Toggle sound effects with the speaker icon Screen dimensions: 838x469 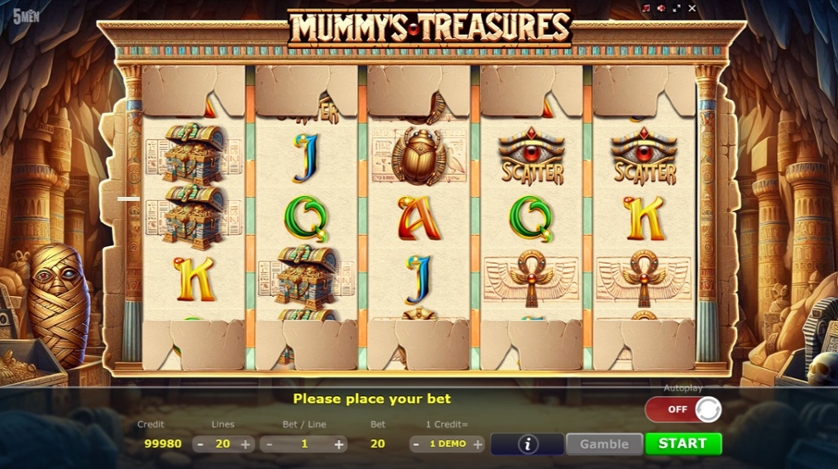click(661, 9)
